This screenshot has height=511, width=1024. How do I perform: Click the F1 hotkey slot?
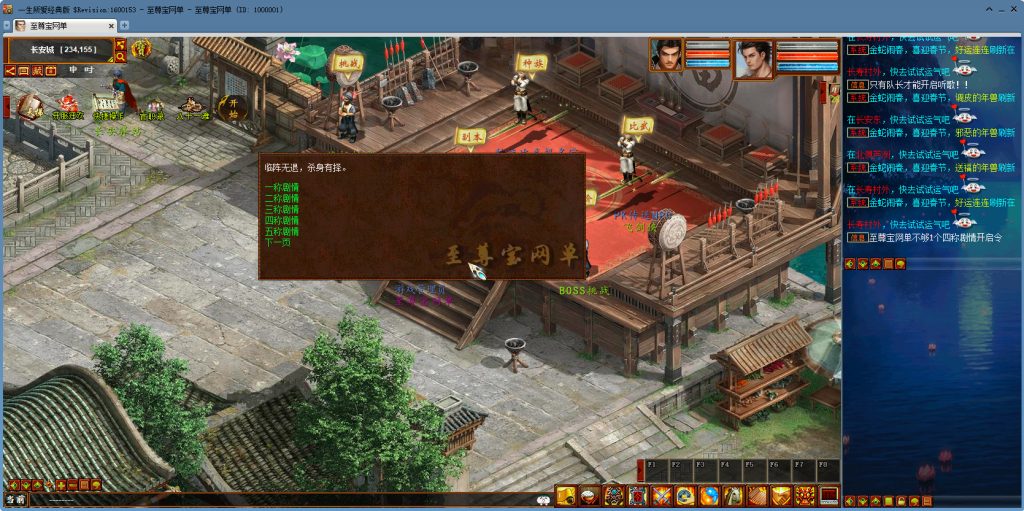(656, 468)
